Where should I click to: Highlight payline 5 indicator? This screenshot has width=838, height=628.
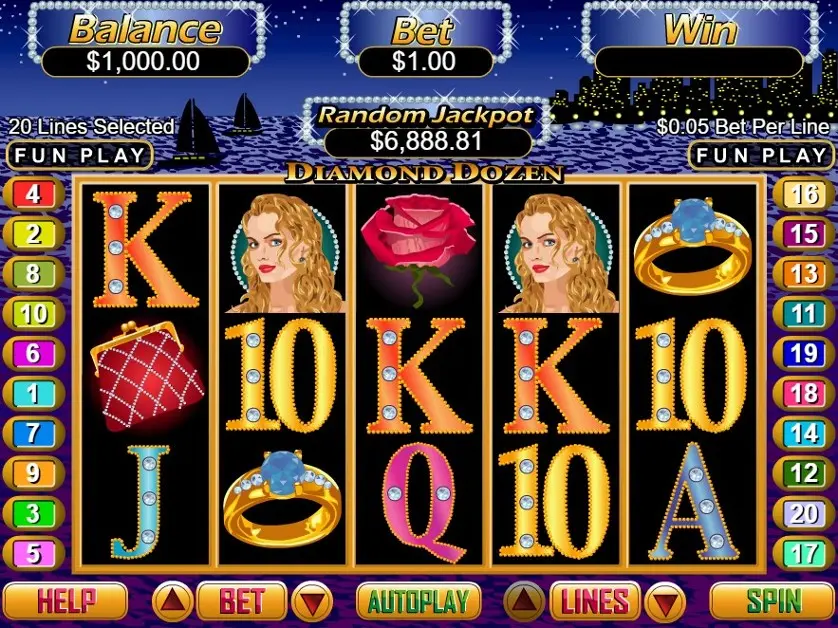(33, 552)
